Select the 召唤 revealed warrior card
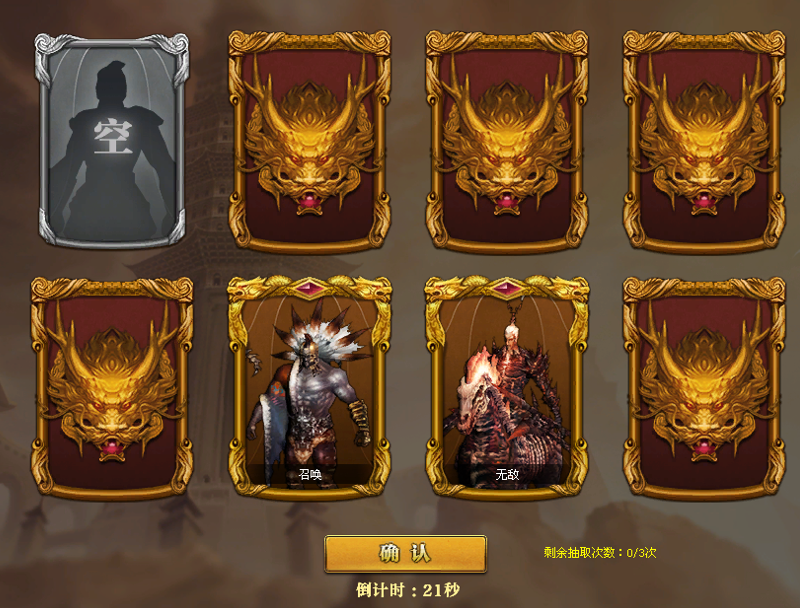Viewport: 800px width, 608px height. click(x=309, y=387)
